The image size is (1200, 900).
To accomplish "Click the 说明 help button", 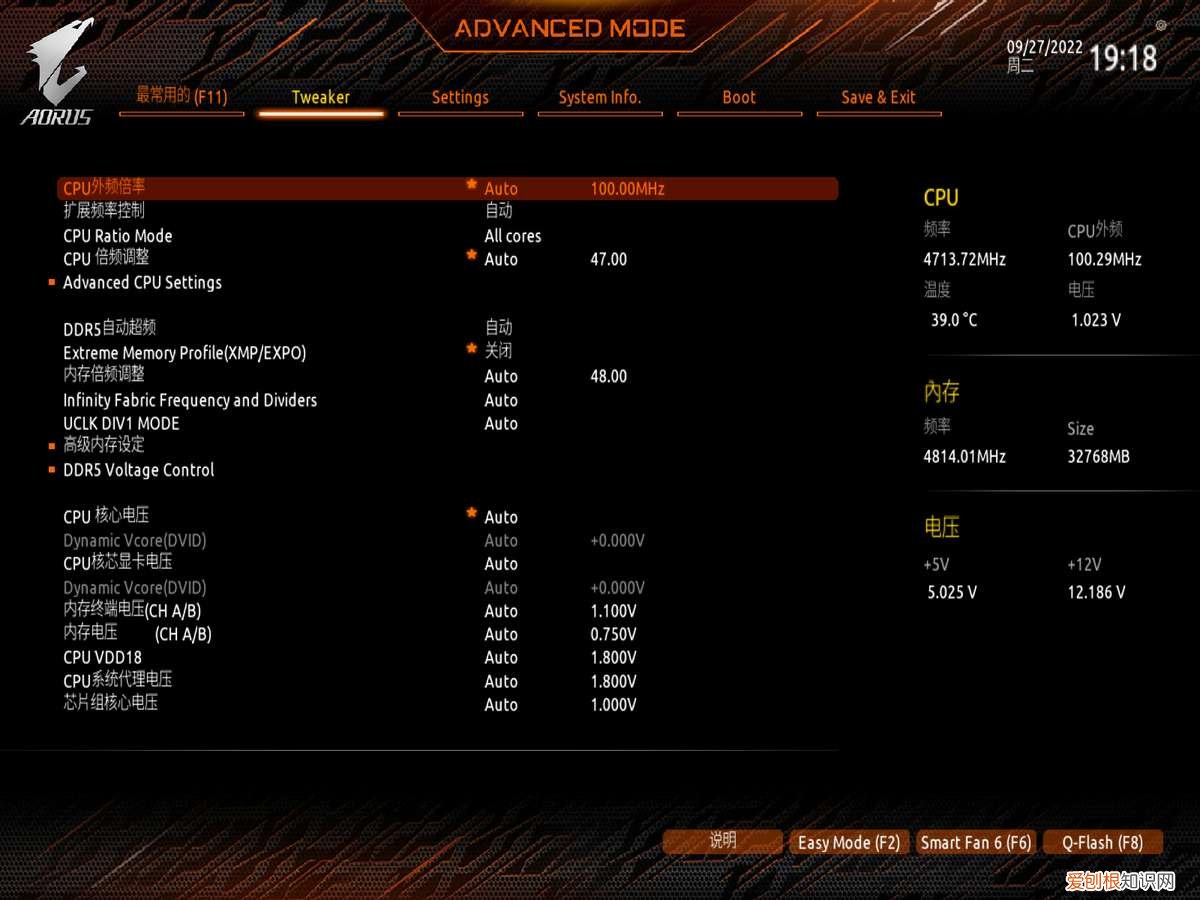I will [722, 842].
